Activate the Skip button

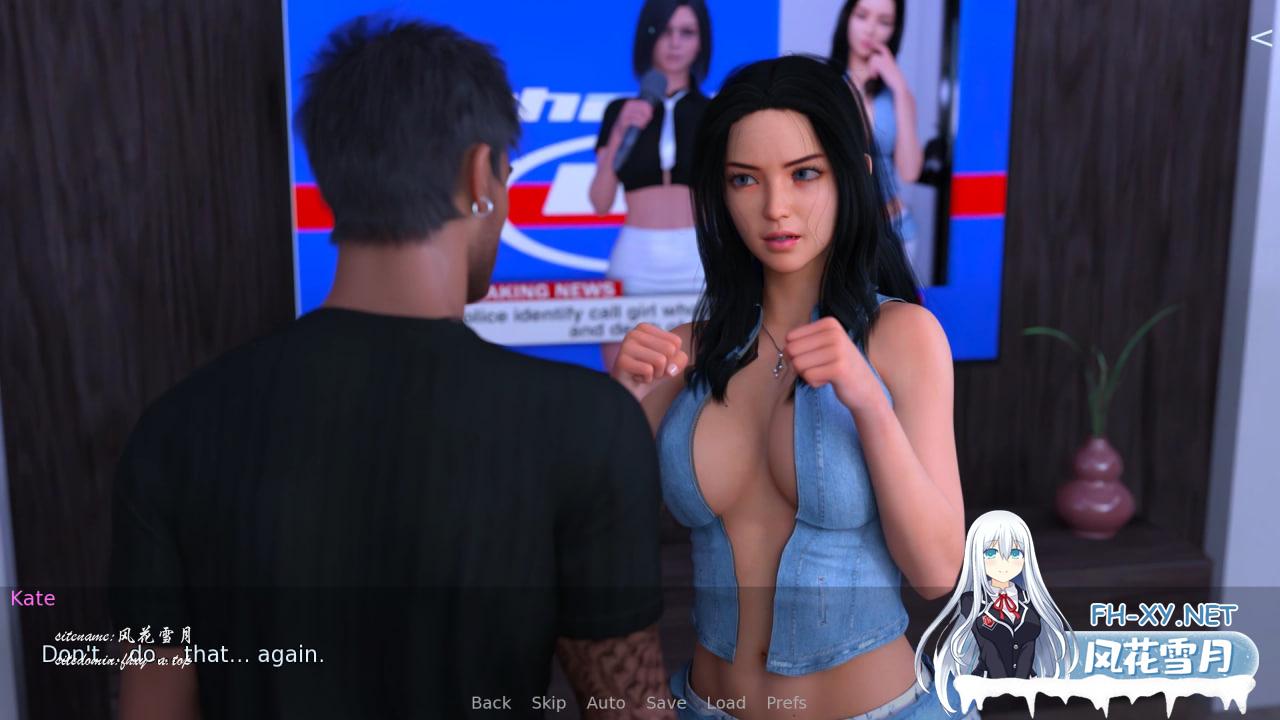click(548, 703)
